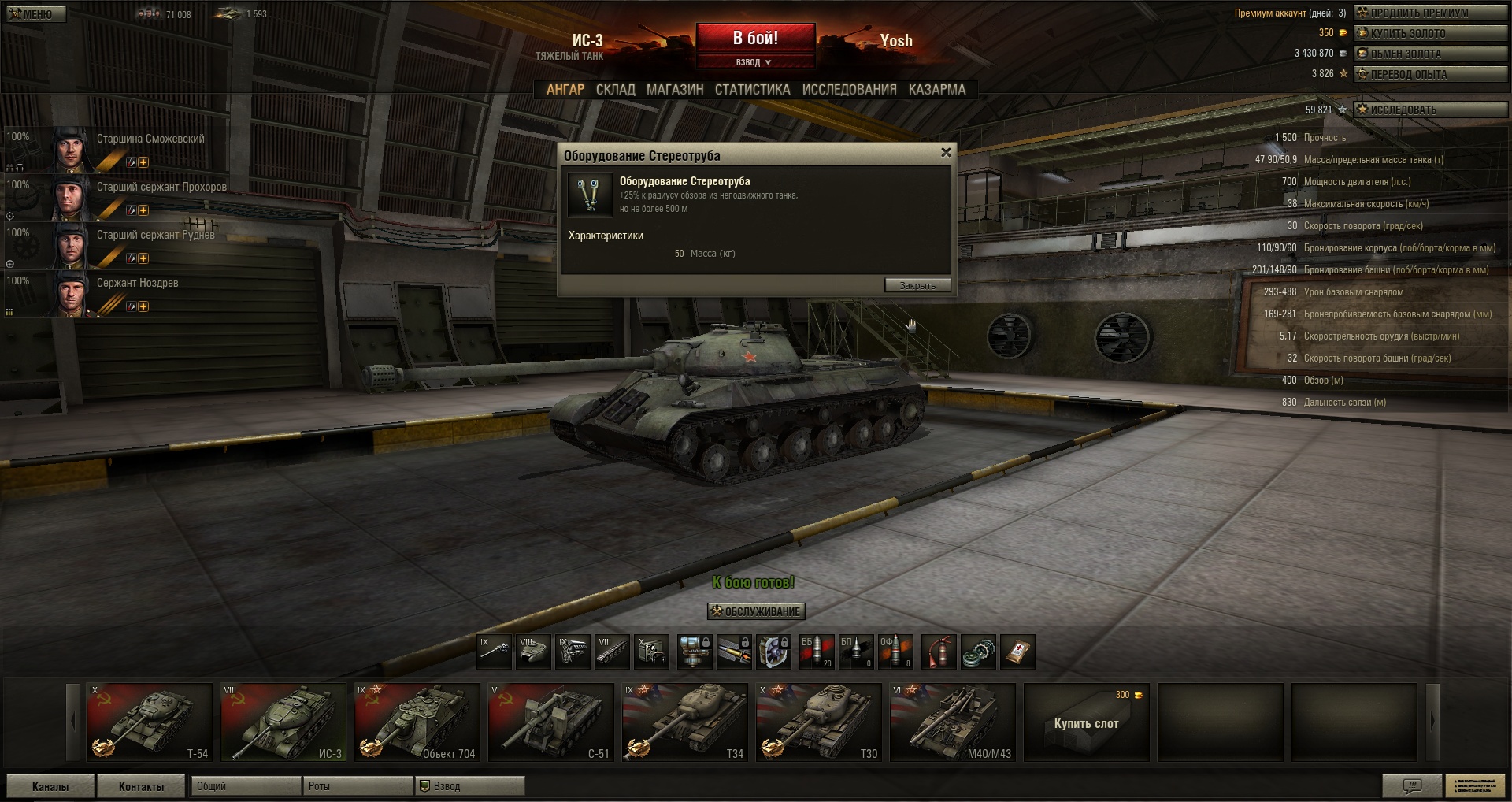The width and height of the screenshot is (1512, 802).
Task: Open the Контакты contacts panel
Action: (x=141, y=786)
